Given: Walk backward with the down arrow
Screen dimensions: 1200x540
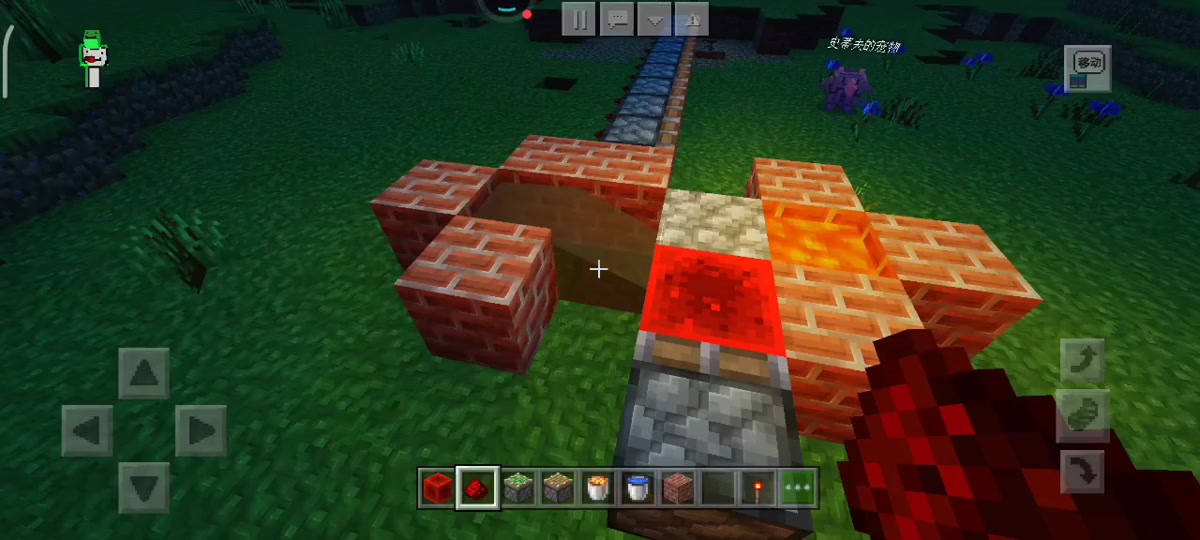Looking at the screenshot, I should (x=144, y=488).
